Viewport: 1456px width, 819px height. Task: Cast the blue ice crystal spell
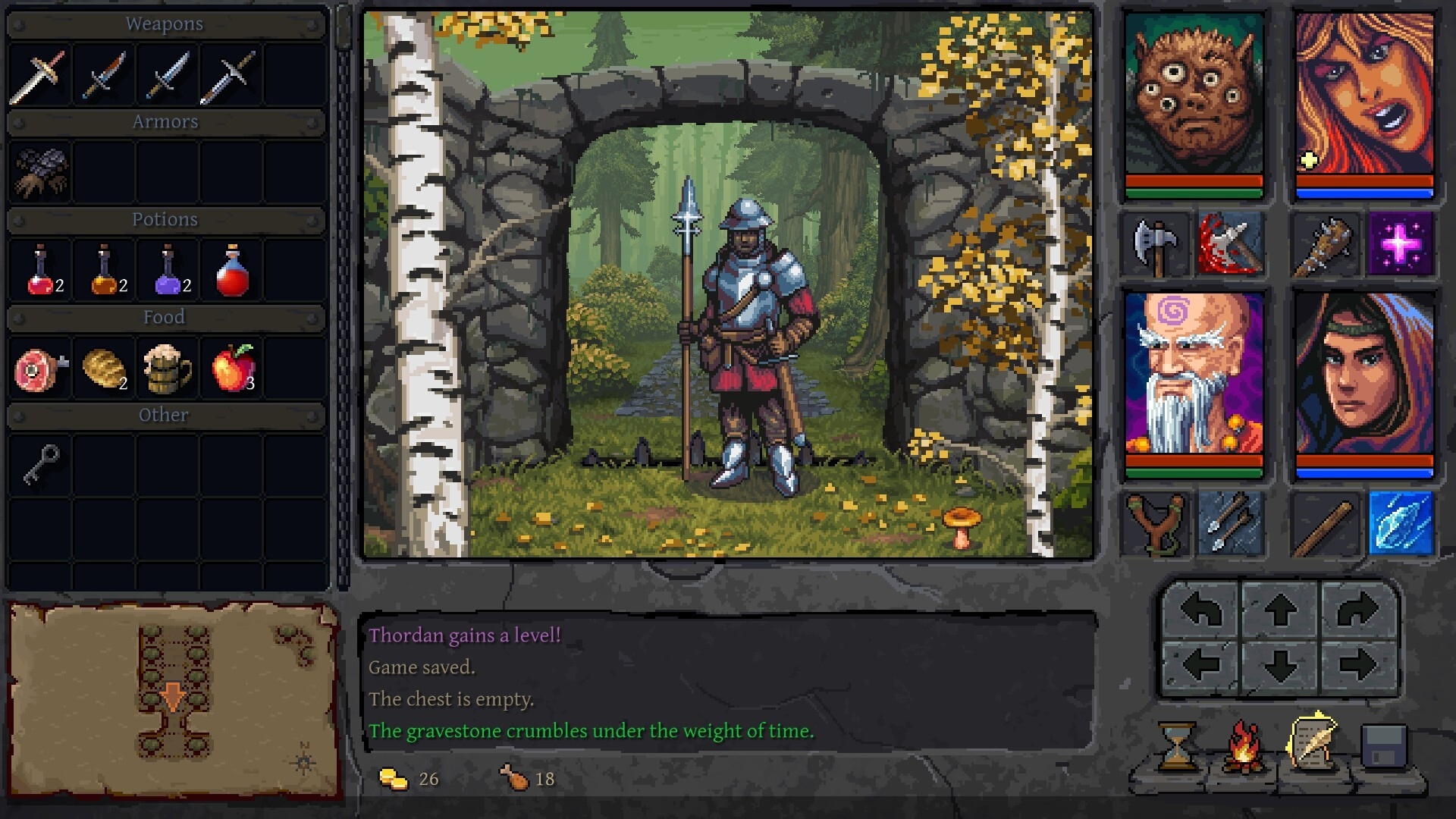[x=1400, y=523]
